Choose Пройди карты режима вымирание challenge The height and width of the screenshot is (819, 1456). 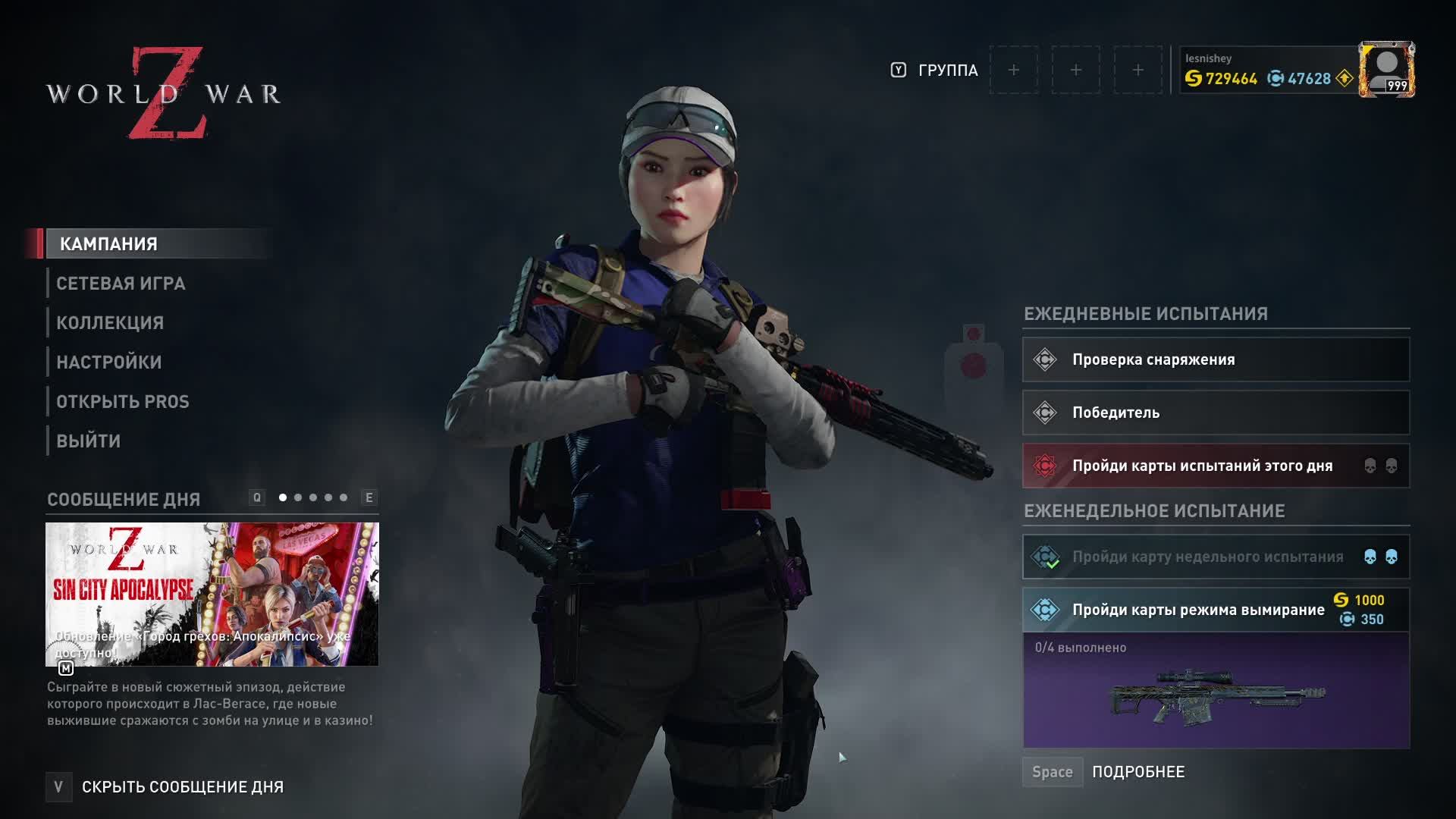1198,610
